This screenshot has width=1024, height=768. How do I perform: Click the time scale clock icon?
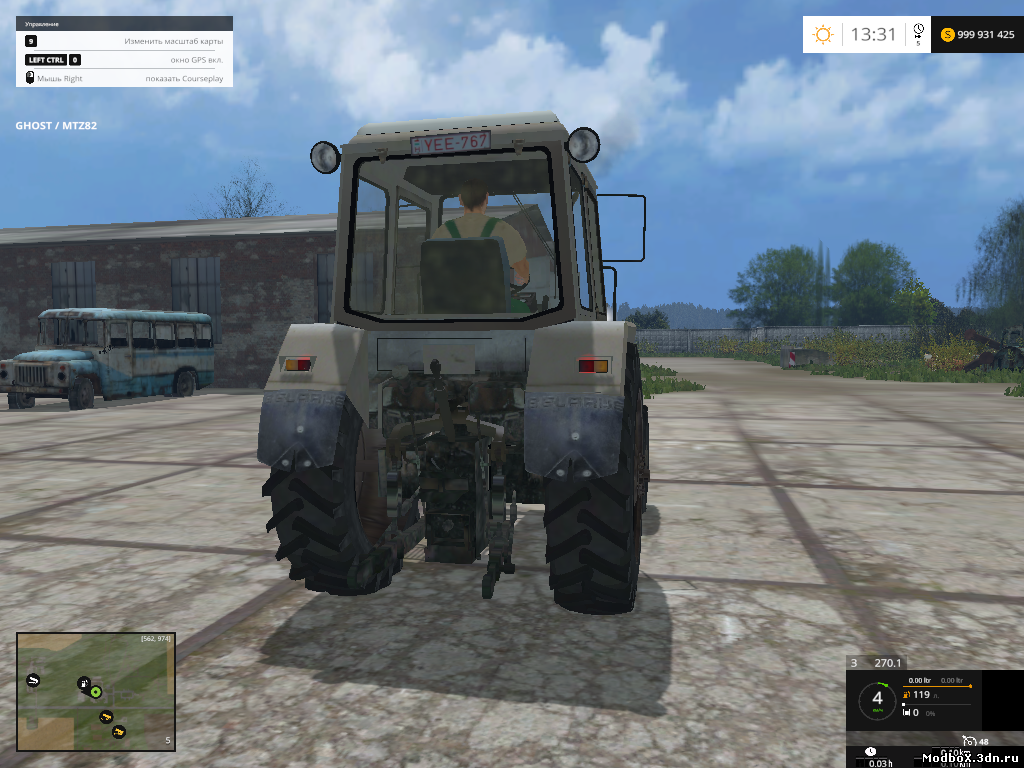pyautogui.click(x=918, y=31)
